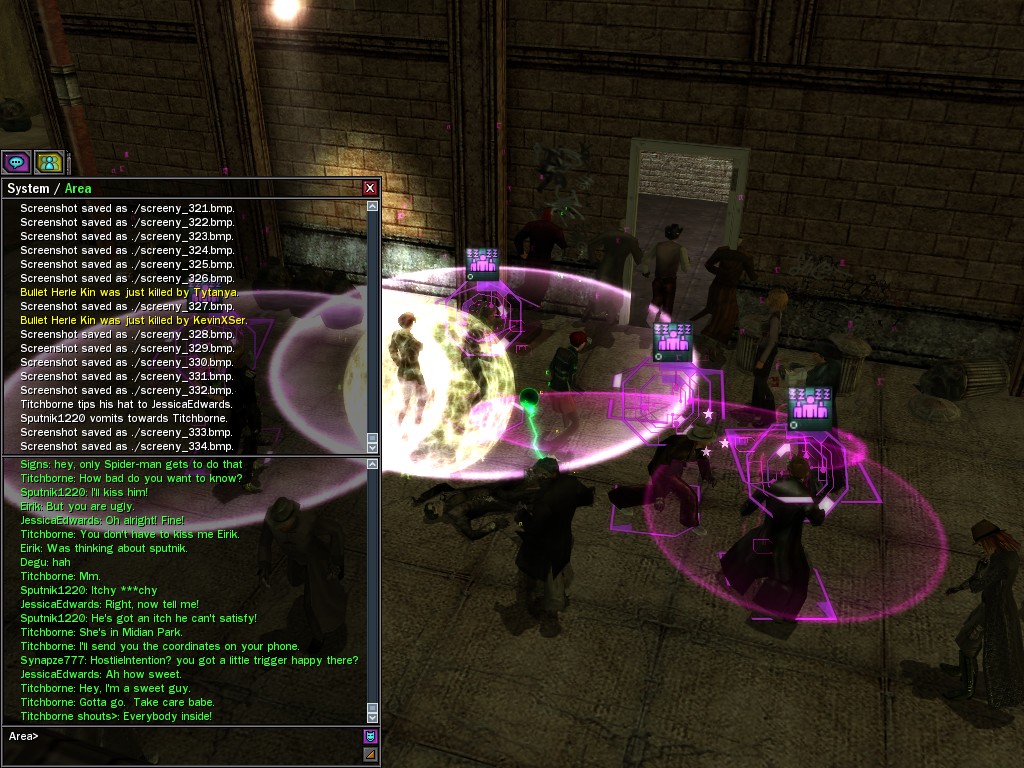Click the area chat's scroll-up arrow

[373, 464]
